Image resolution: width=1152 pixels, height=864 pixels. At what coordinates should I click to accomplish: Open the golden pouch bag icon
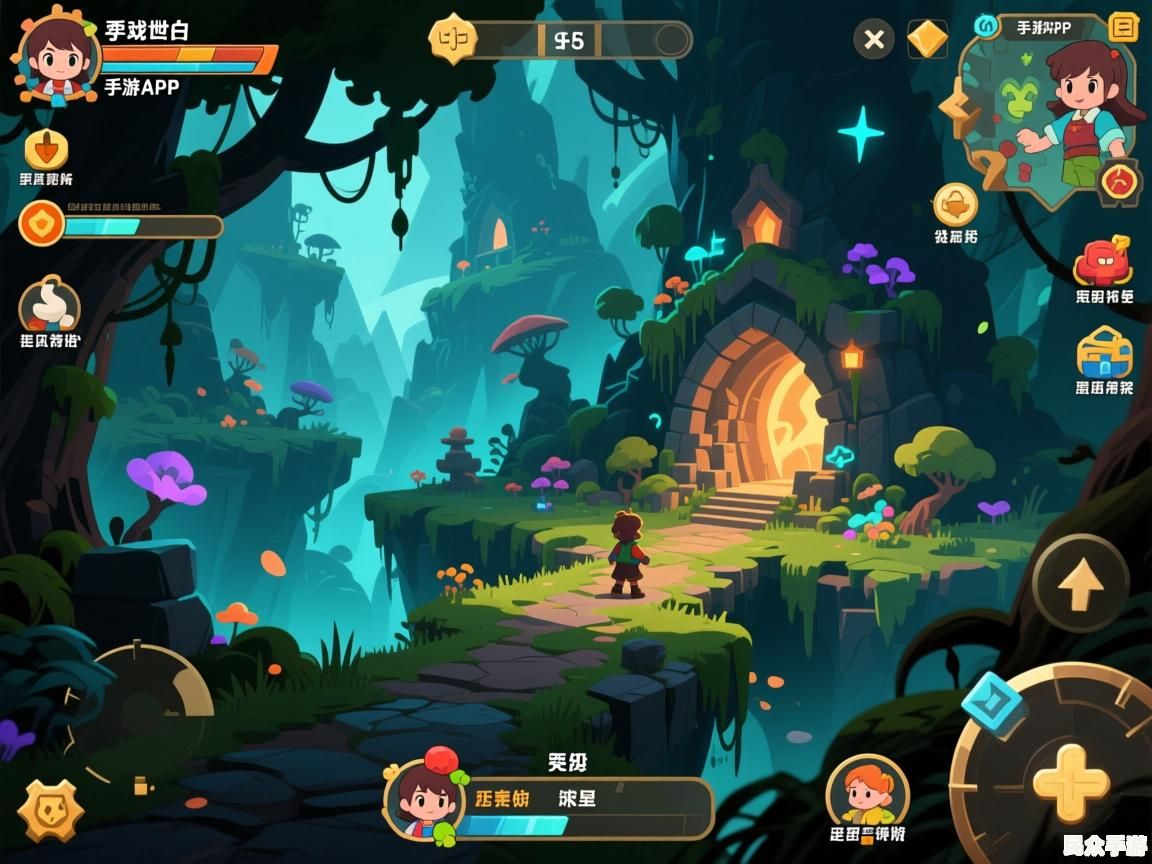coord(955,204)
